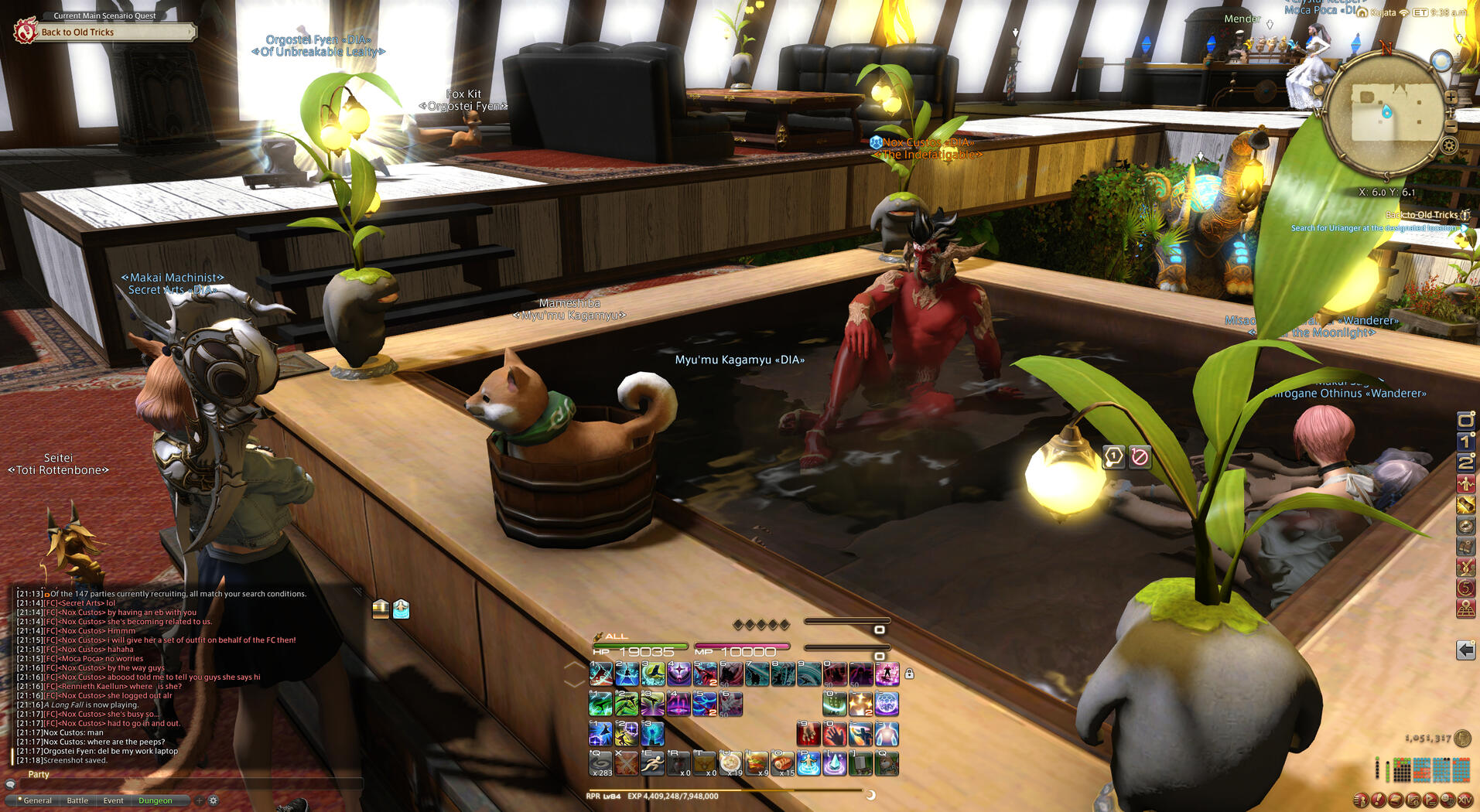The width and height of the screenshot is (1480, 812).
Task: Switch to the General chat tab
Action: [37, 800]
